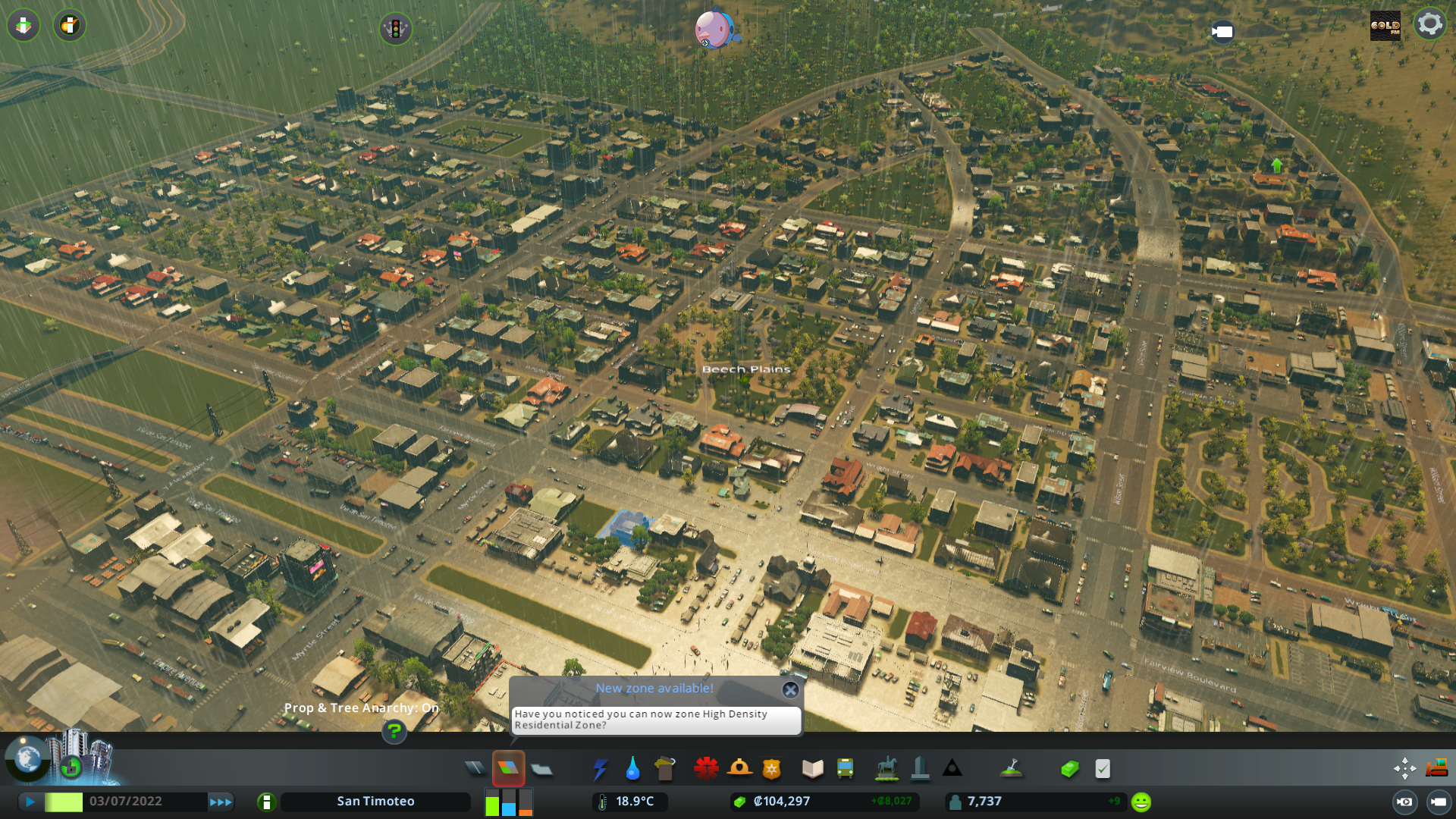Open the Fire Department menu

click(740, 768)
